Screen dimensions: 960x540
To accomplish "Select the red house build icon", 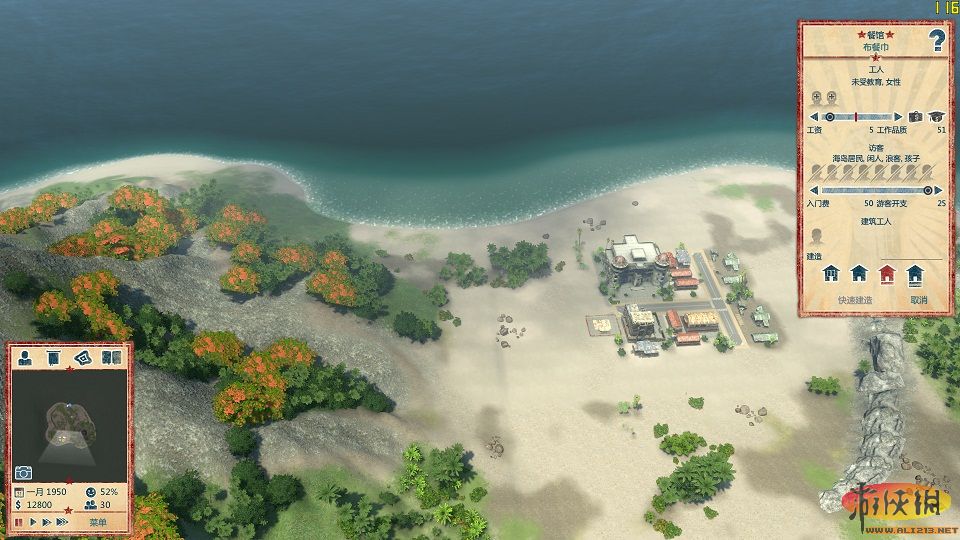I will (886, 274).
